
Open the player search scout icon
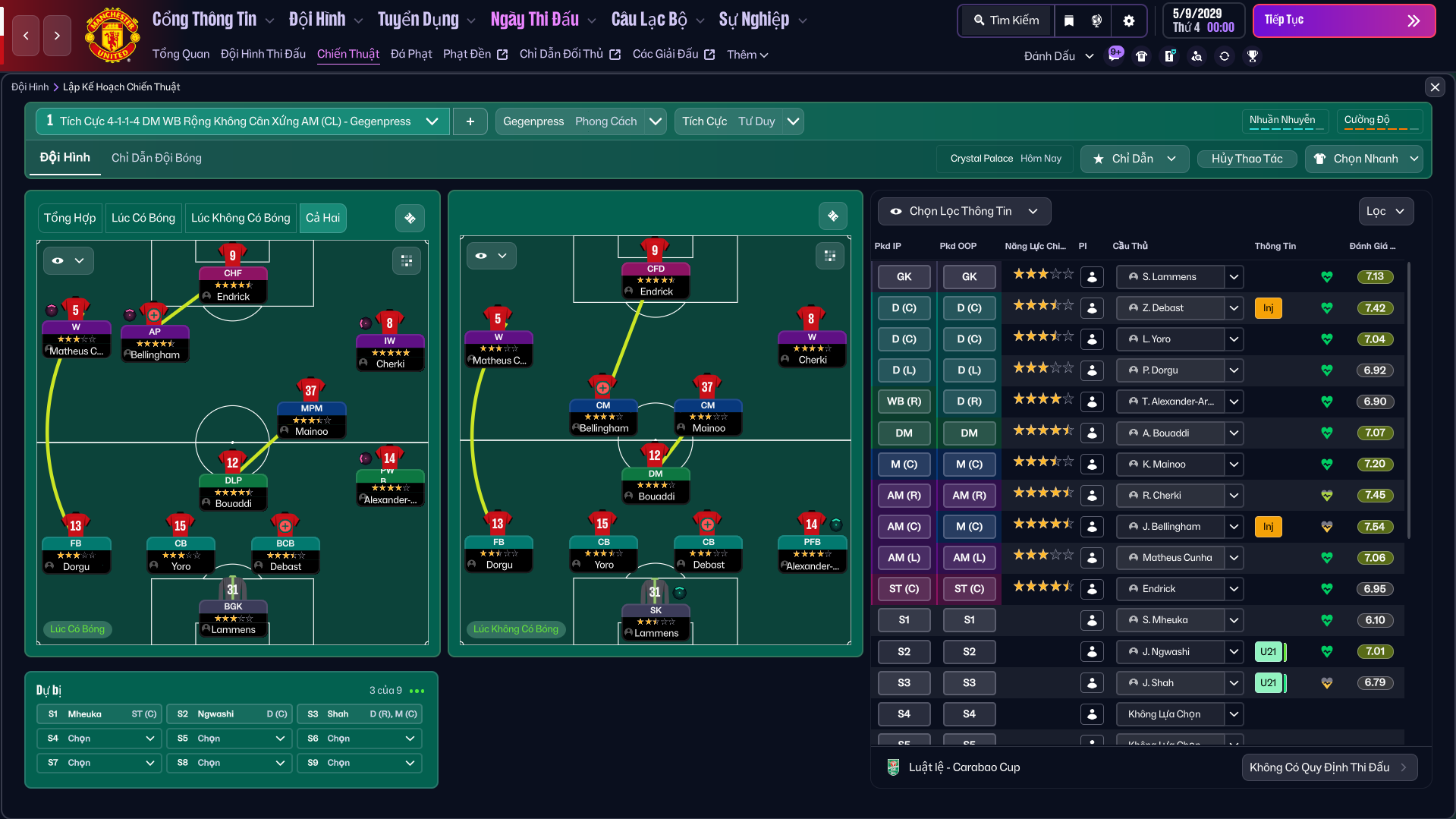coord(1197,55)
